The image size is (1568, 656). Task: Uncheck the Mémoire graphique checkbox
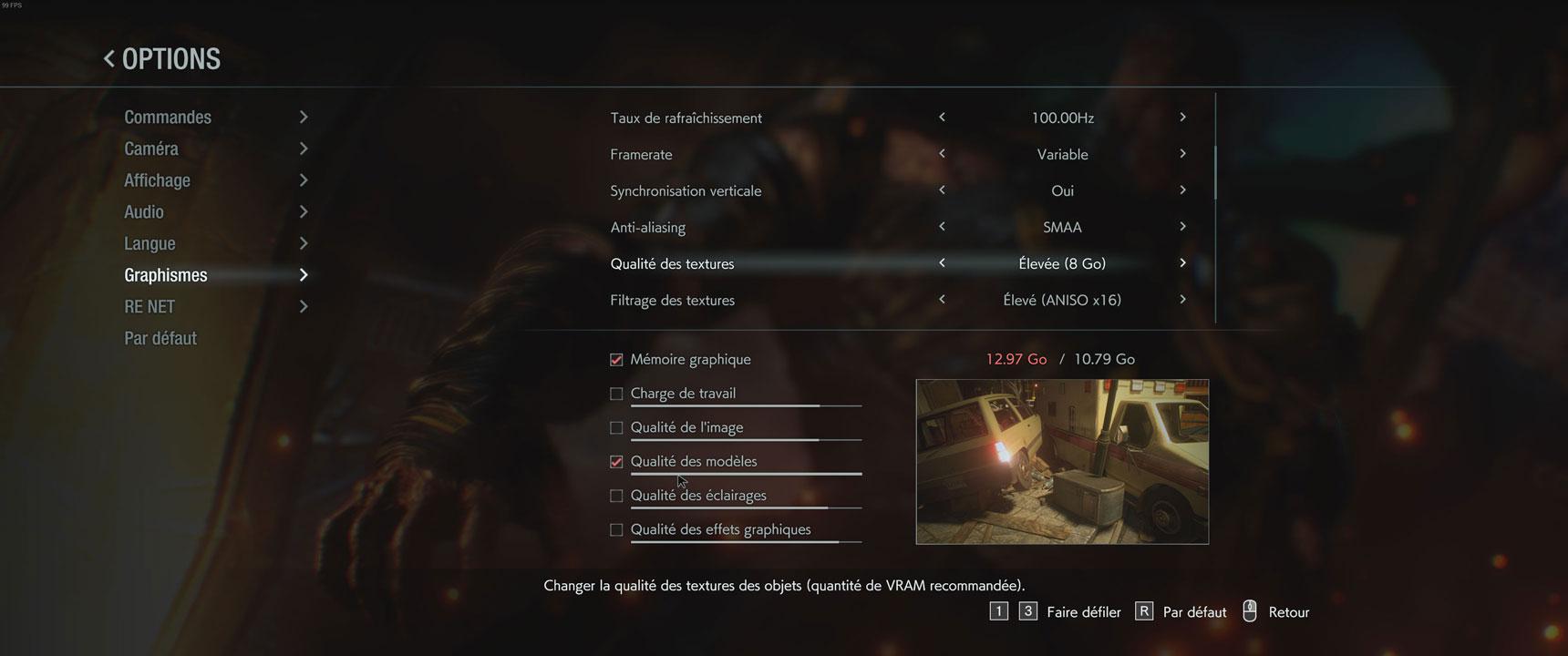pyautogui.click(x=616, y=359)
